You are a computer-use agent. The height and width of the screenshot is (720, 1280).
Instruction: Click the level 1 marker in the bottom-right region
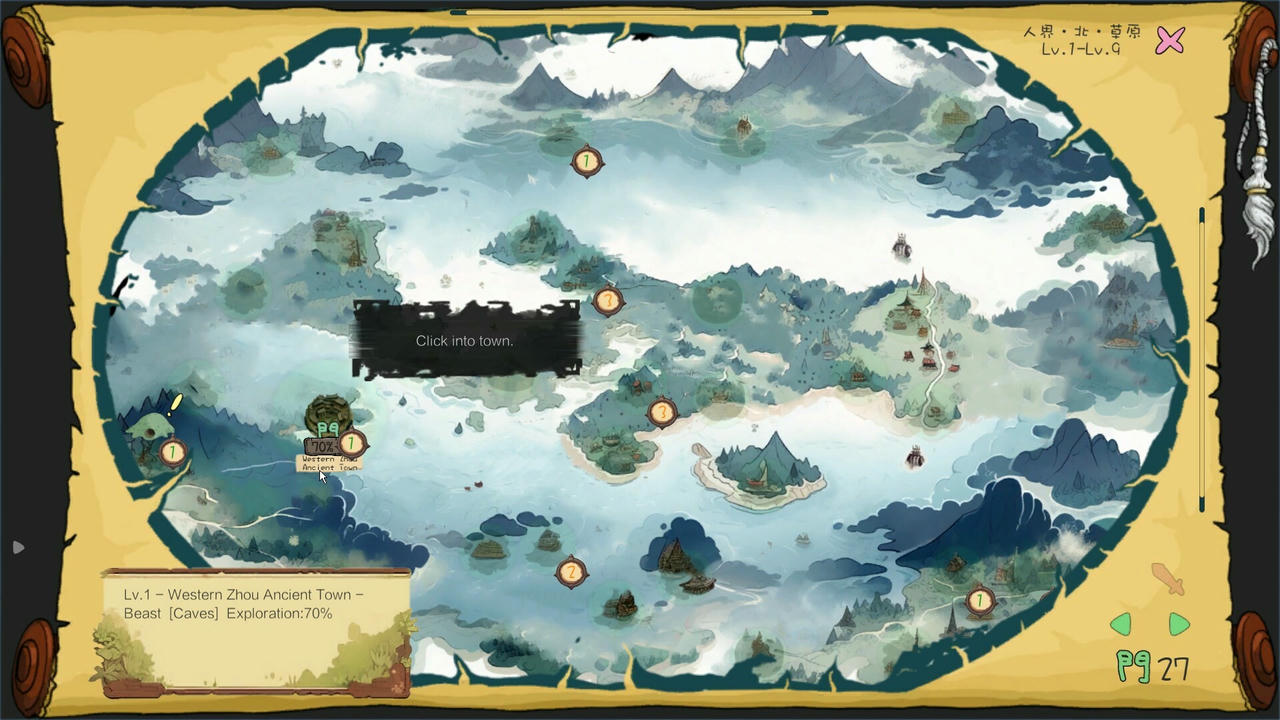[979, 599]
